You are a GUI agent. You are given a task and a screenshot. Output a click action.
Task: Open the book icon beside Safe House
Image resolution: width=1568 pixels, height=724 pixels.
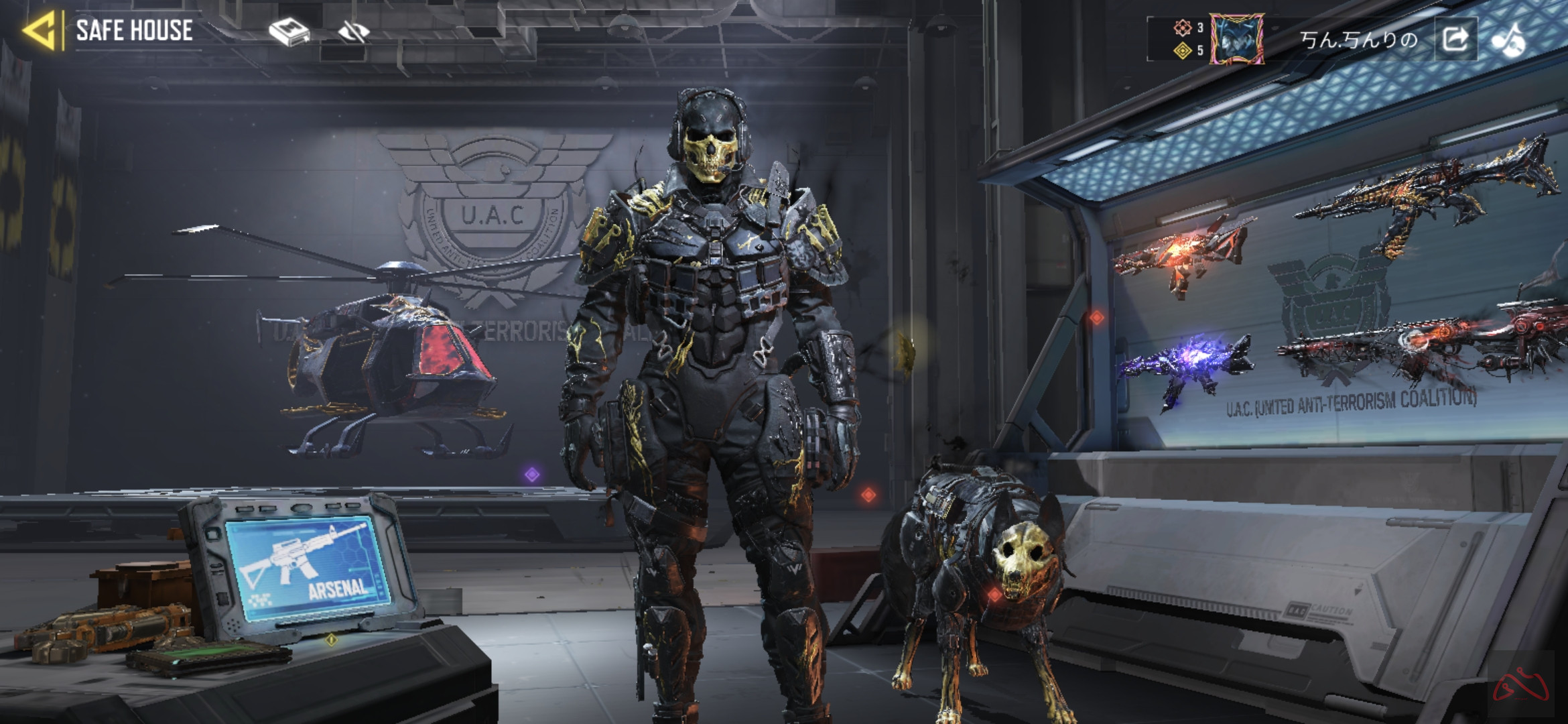point(288,32)
